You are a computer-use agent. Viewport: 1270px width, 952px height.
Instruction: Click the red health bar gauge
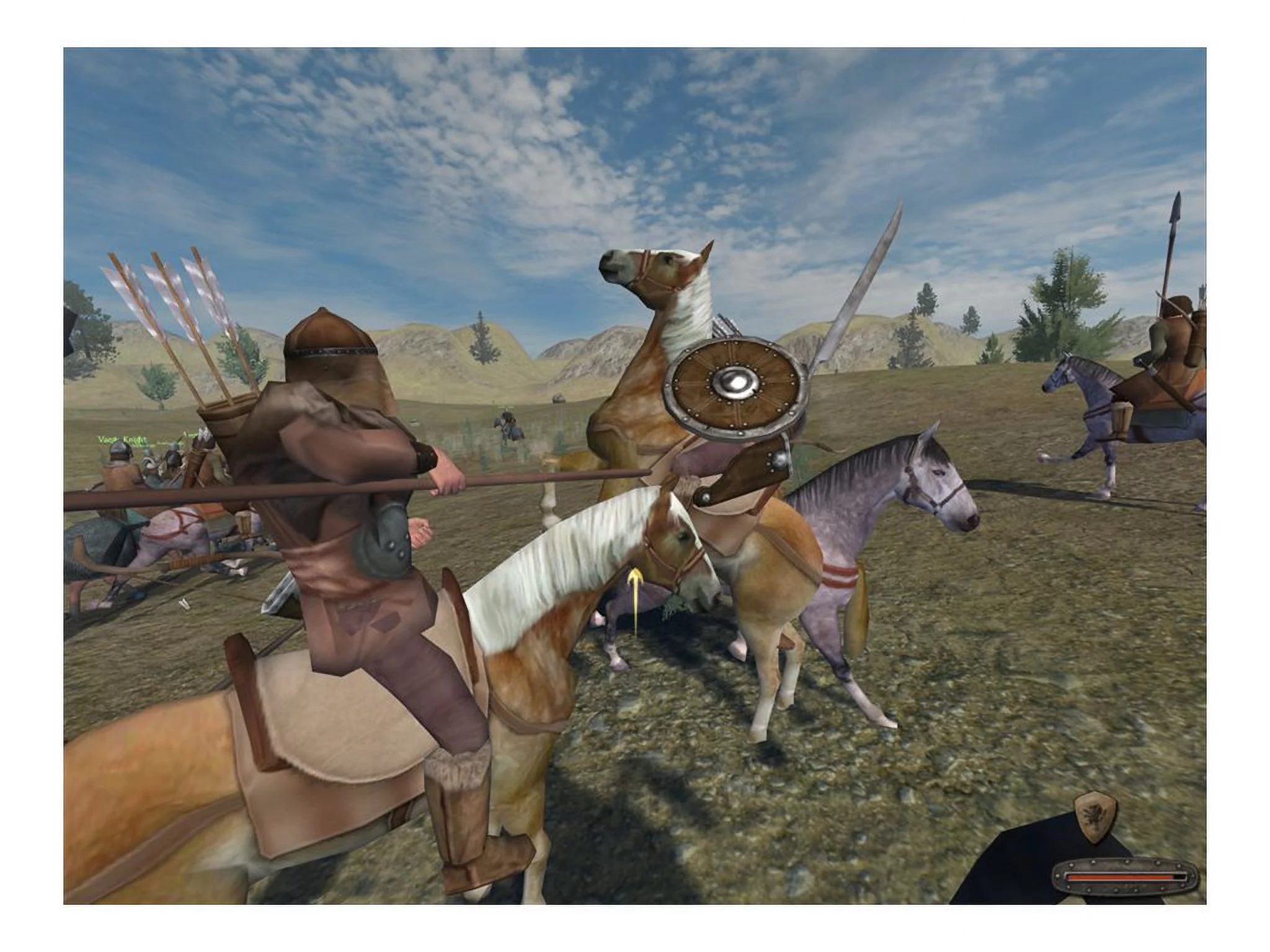tap(1115, 877)
